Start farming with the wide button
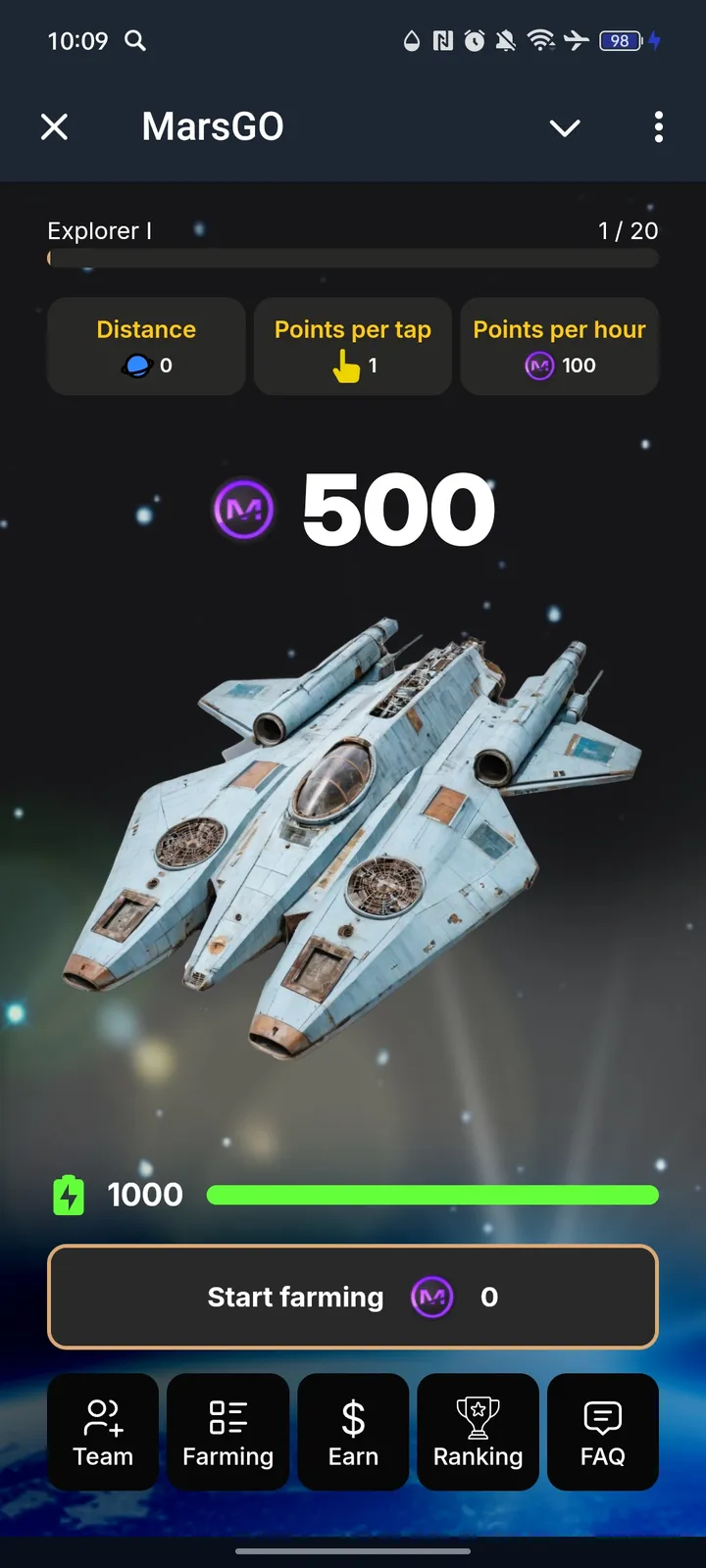706x1568 pixels. [352, 1297]
